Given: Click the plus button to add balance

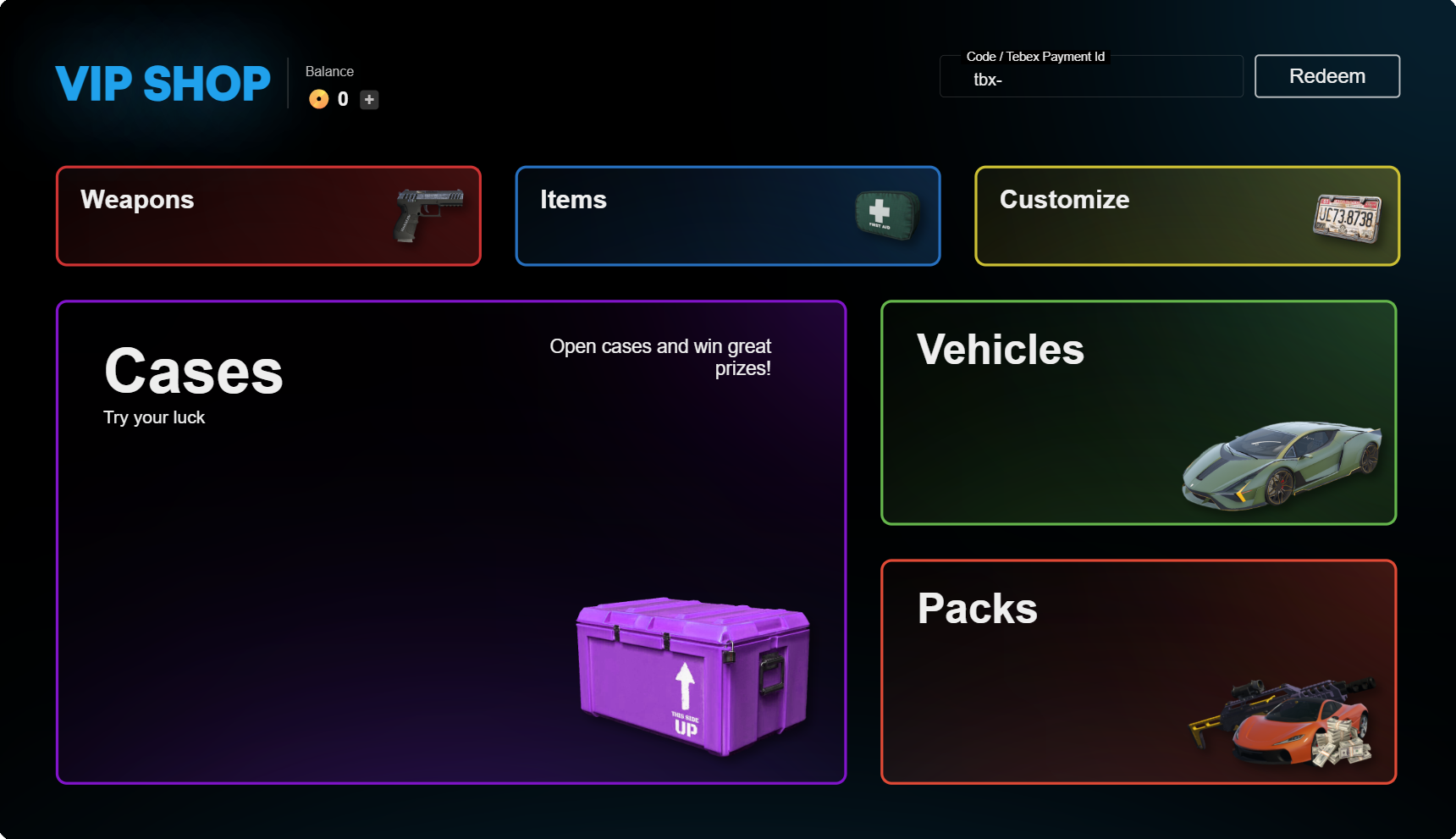Looking at the screenshot, I should point(368,99).
